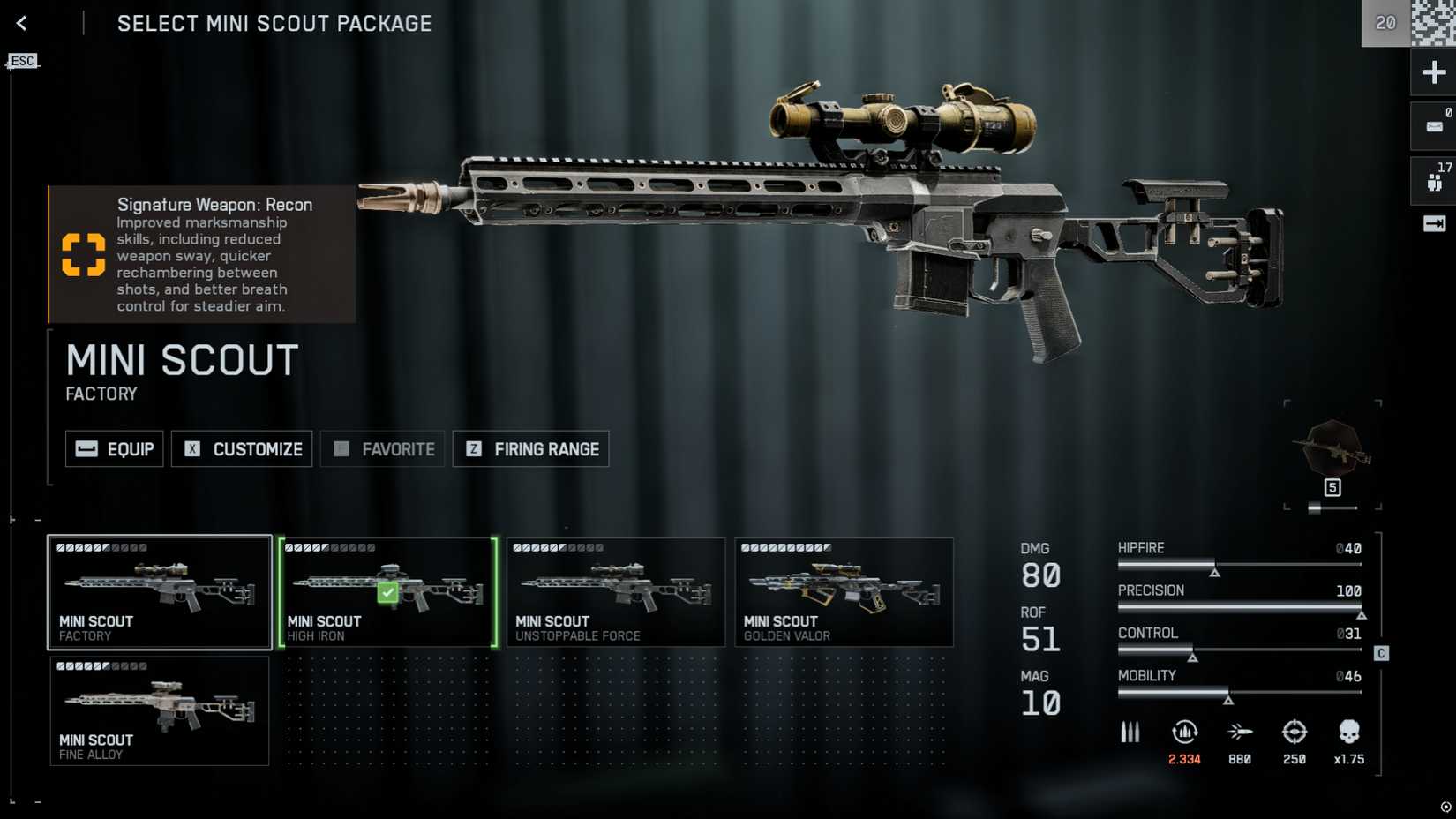Pick the Mini Scout Unstoppable Force package
This screenshot has width=1456, height=819.
[616, 592]
